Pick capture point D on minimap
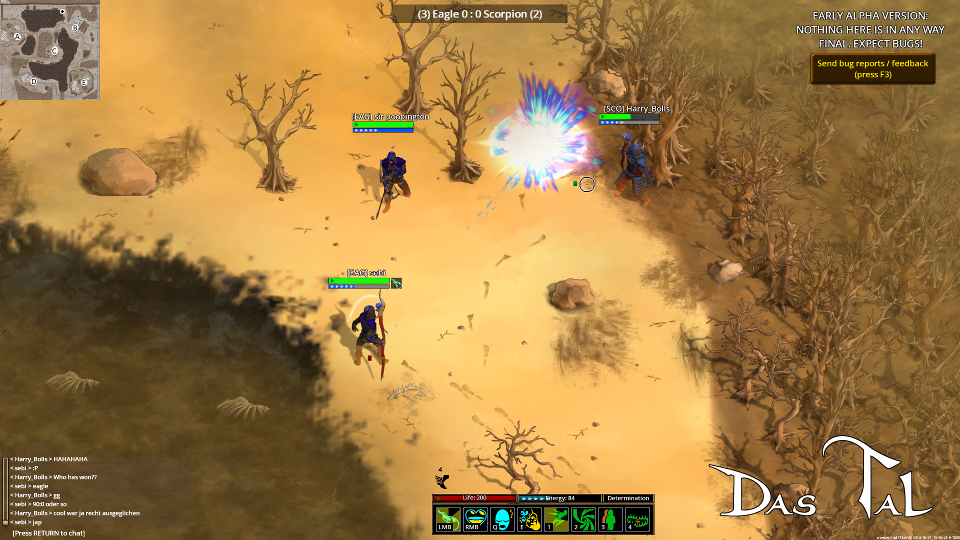The image size is (960, 540). click(x=33, y=81)
